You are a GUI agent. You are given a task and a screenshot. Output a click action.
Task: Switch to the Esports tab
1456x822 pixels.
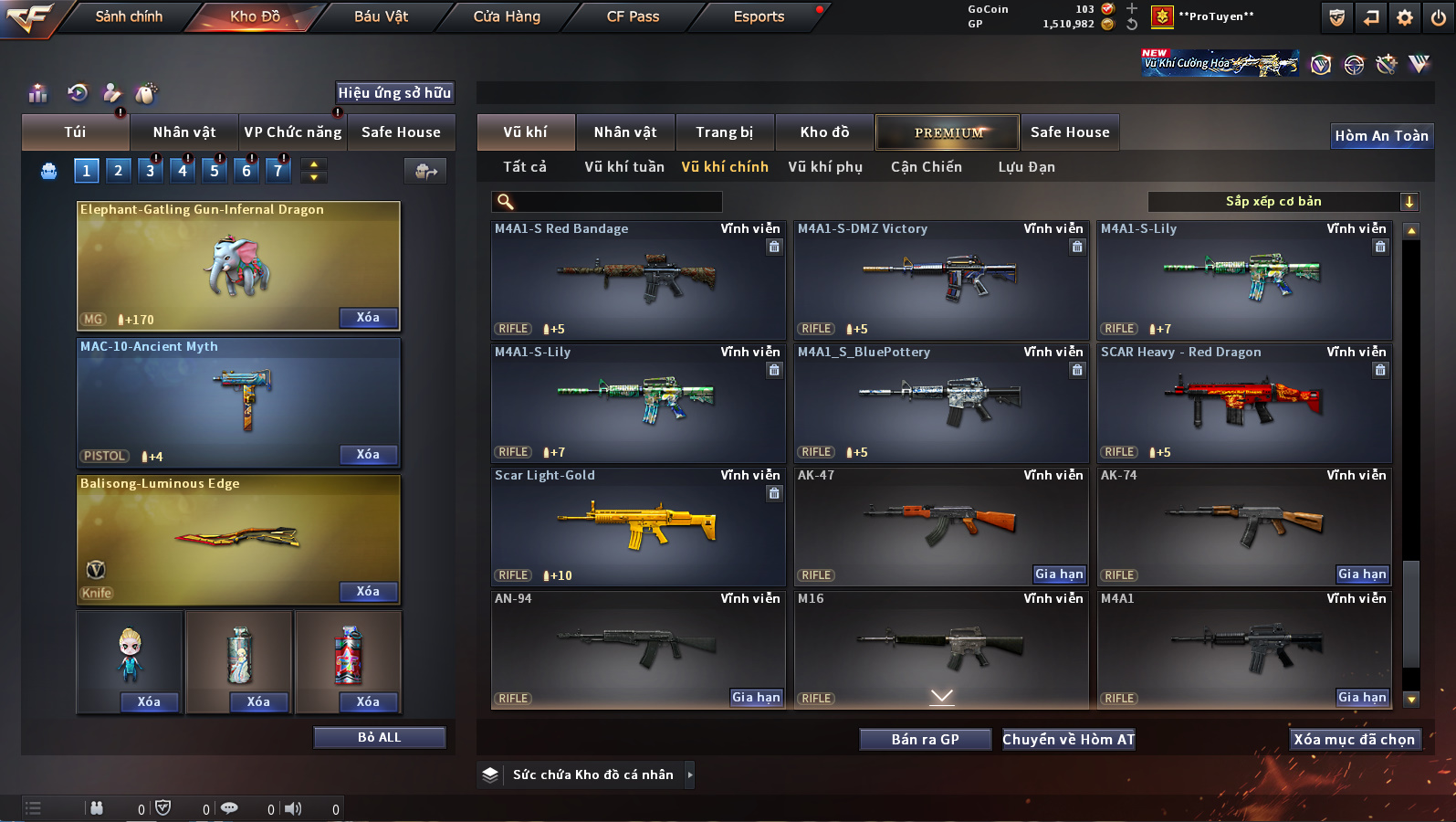759,16
